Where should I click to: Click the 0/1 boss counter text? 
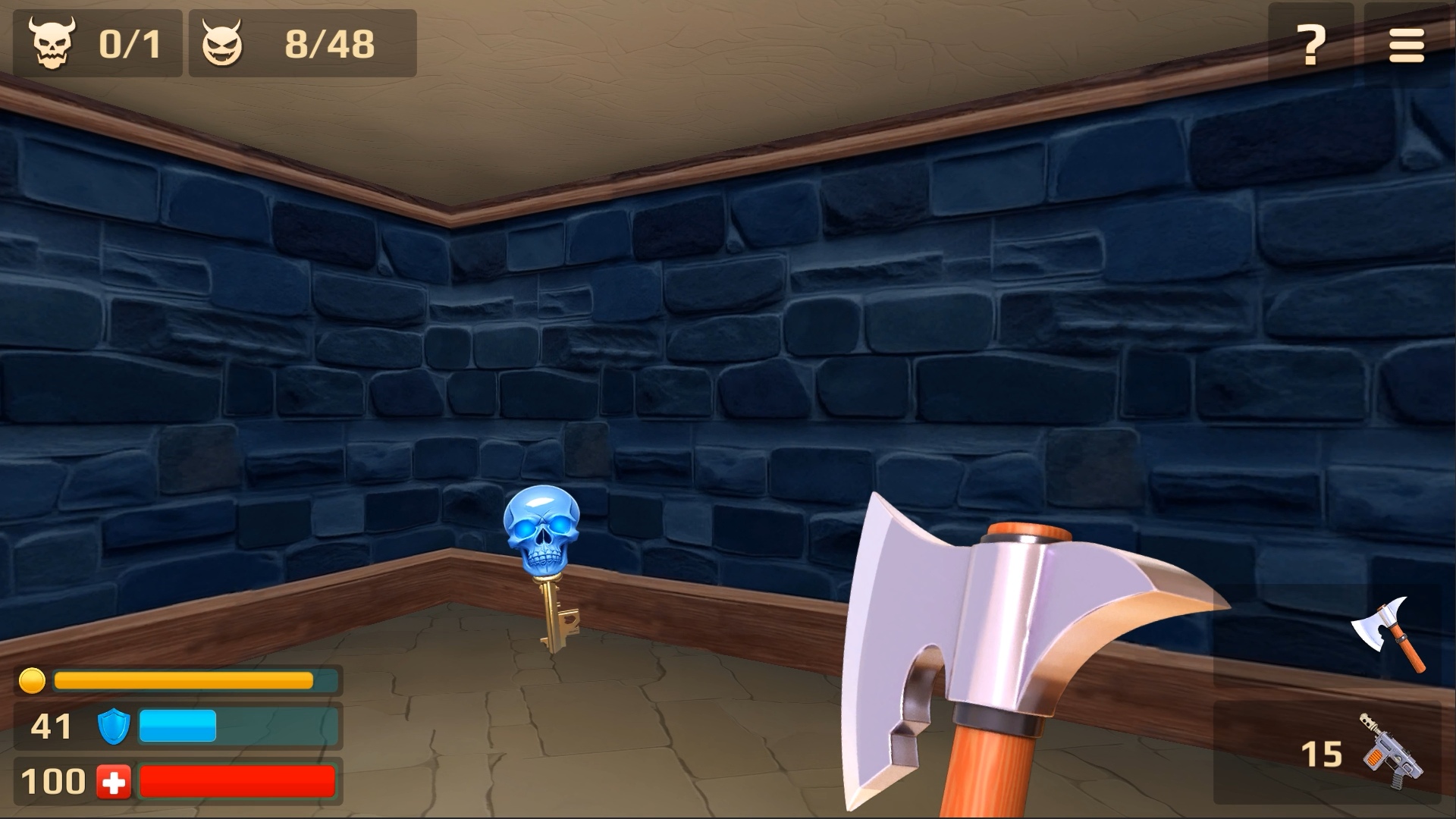129,44
